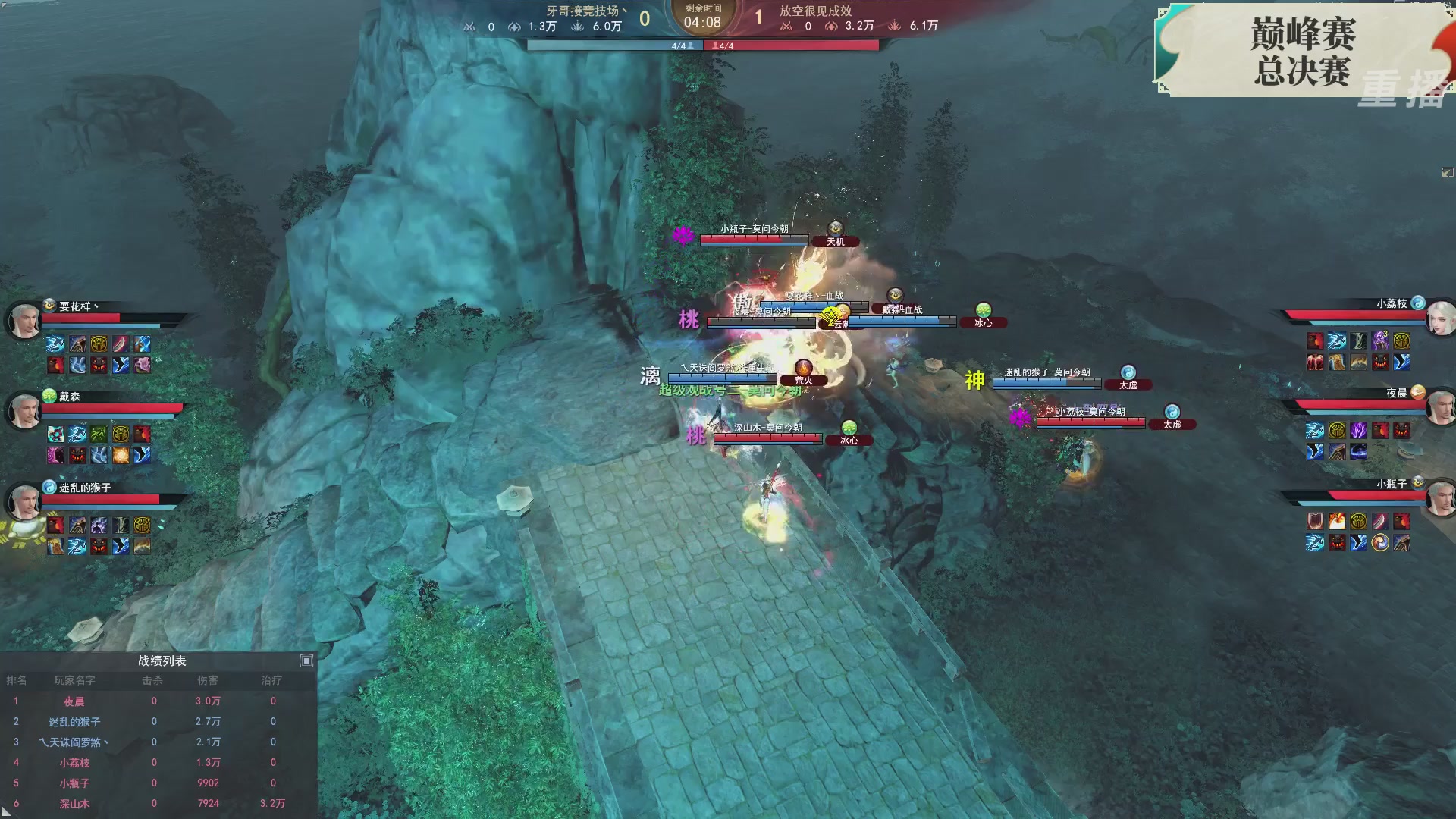Image resolution: width=1456 pixels, height=819 pixels.
Task: Click the golden seal skill icon of 戴森
Action: click(x=121, y=435)
